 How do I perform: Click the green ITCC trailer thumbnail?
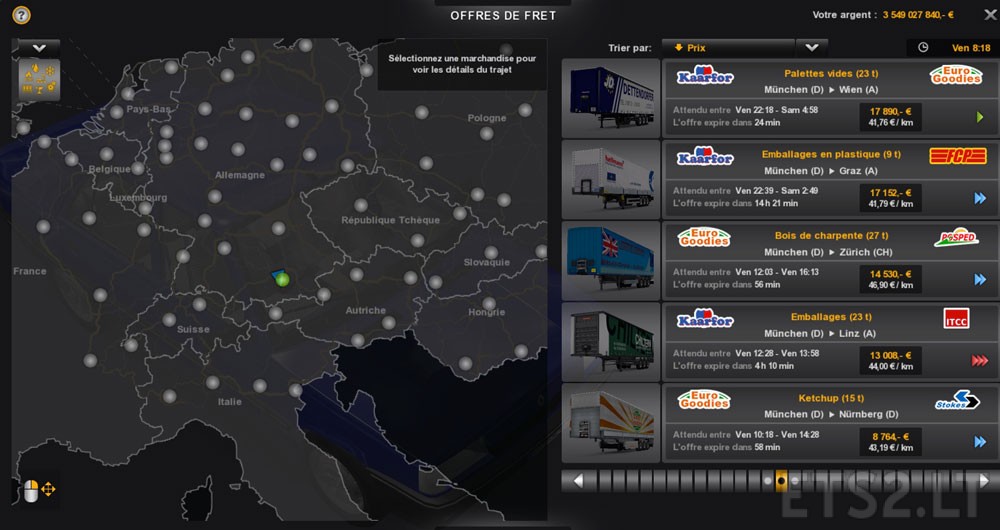point(611,341)
